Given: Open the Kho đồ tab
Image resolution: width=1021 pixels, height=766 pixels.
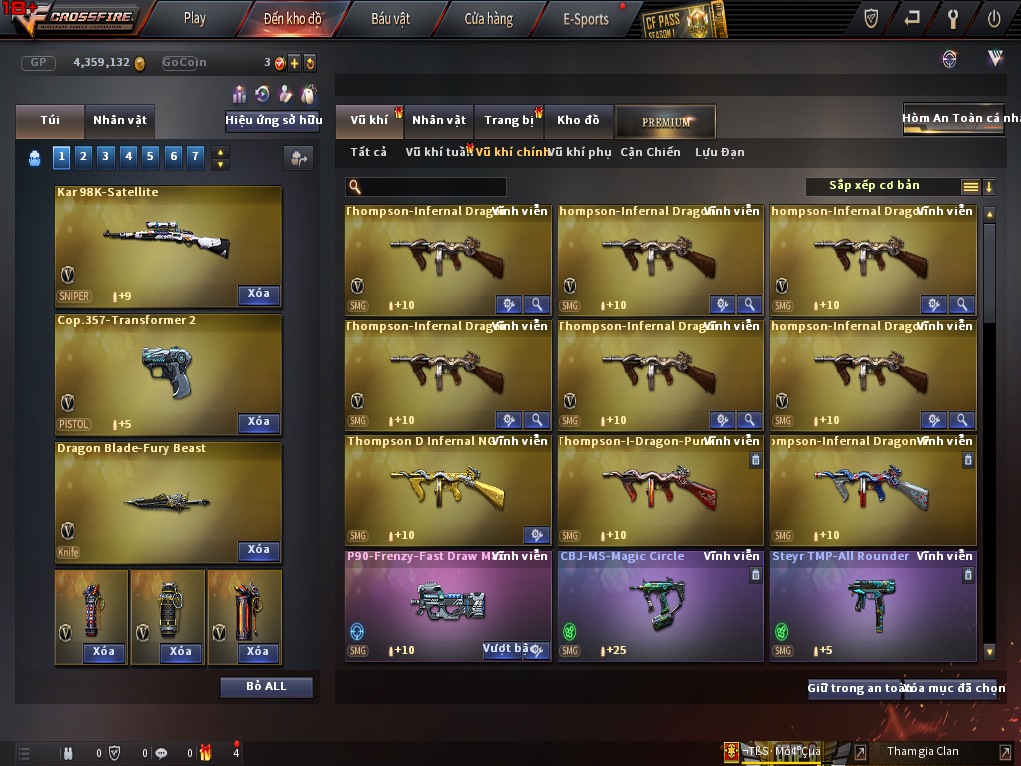Looking at the screenshot, I should pos(578,121).
